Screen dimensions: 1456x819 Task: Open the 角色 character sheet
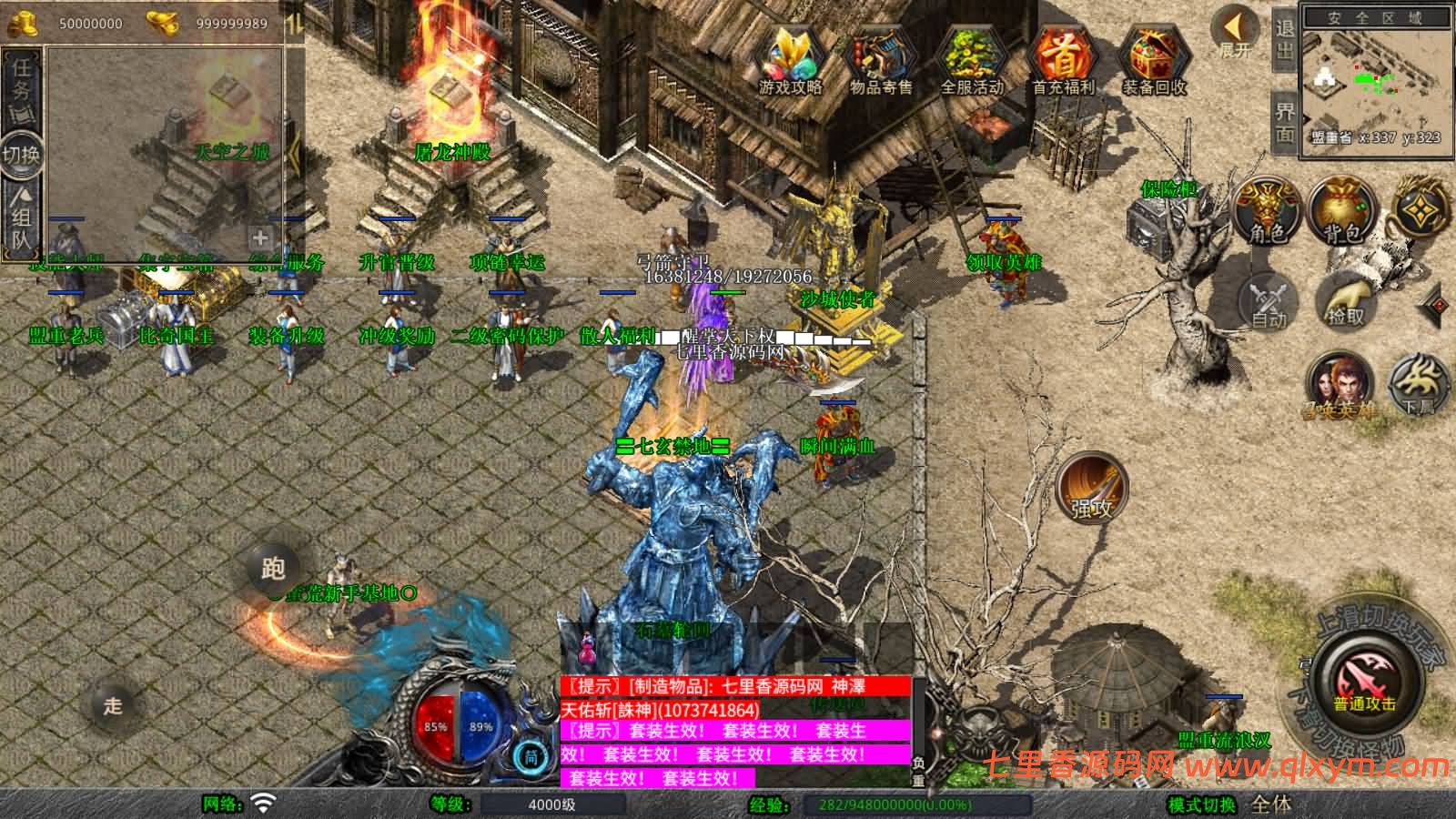(1267, 211)
